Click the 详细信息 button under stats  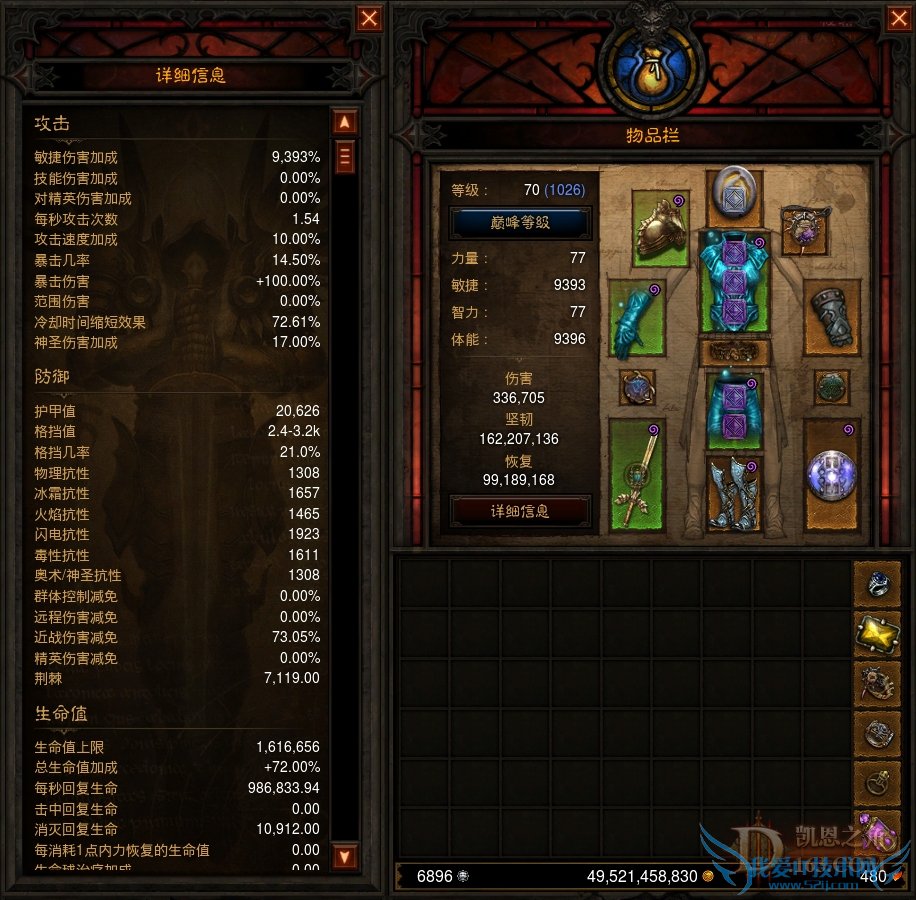520,511
